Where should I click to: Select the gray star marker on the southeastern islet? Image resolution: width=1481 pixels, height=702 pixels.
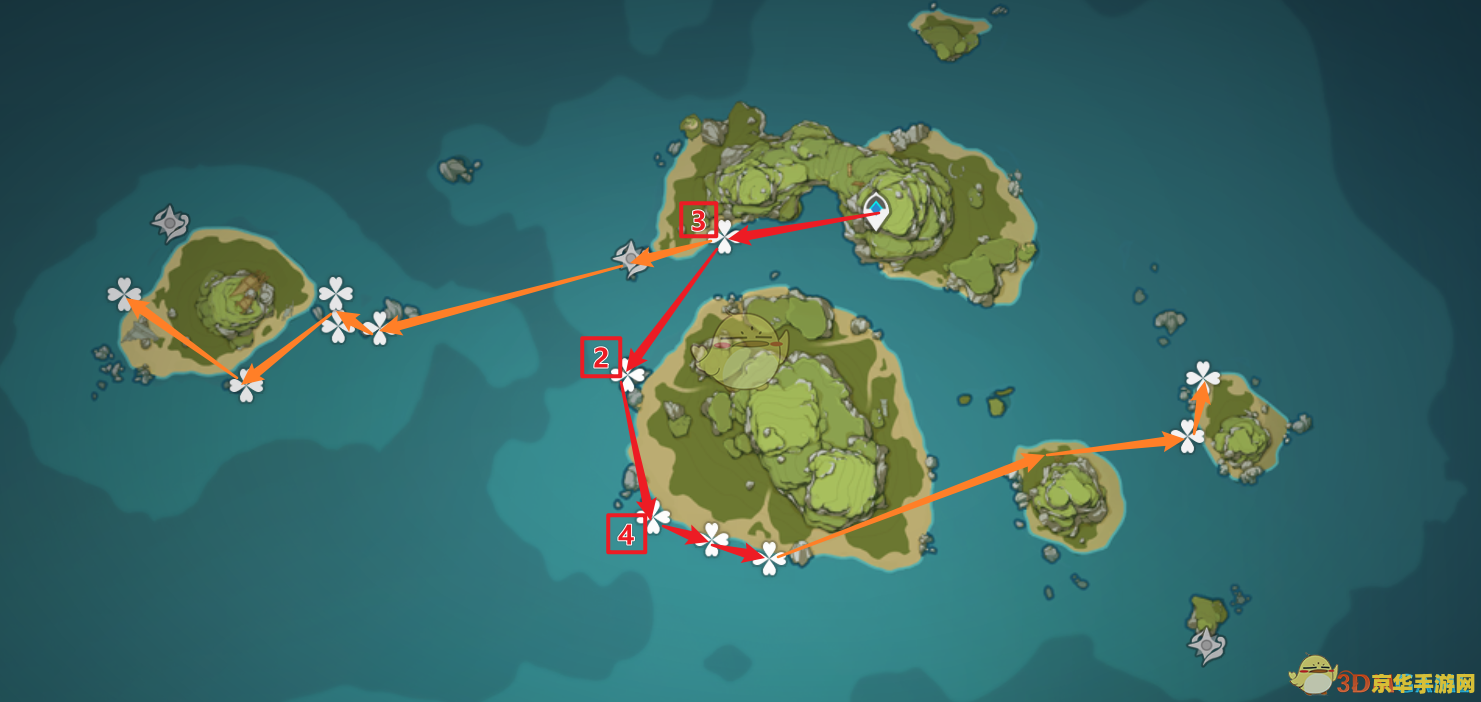(x=1207, y=645)
